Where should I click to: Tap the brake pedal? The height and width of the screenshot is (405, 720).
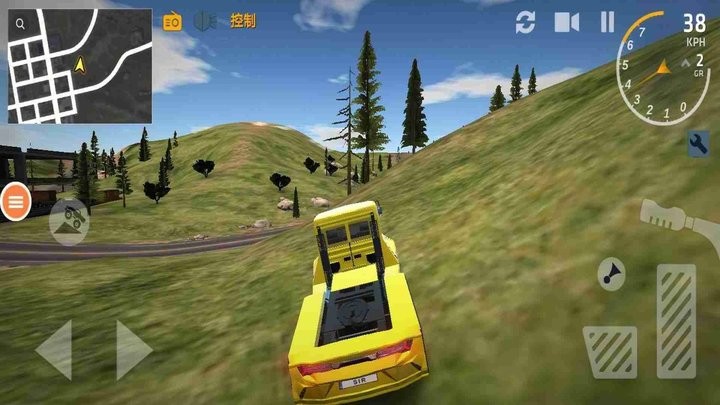[610, 351]
